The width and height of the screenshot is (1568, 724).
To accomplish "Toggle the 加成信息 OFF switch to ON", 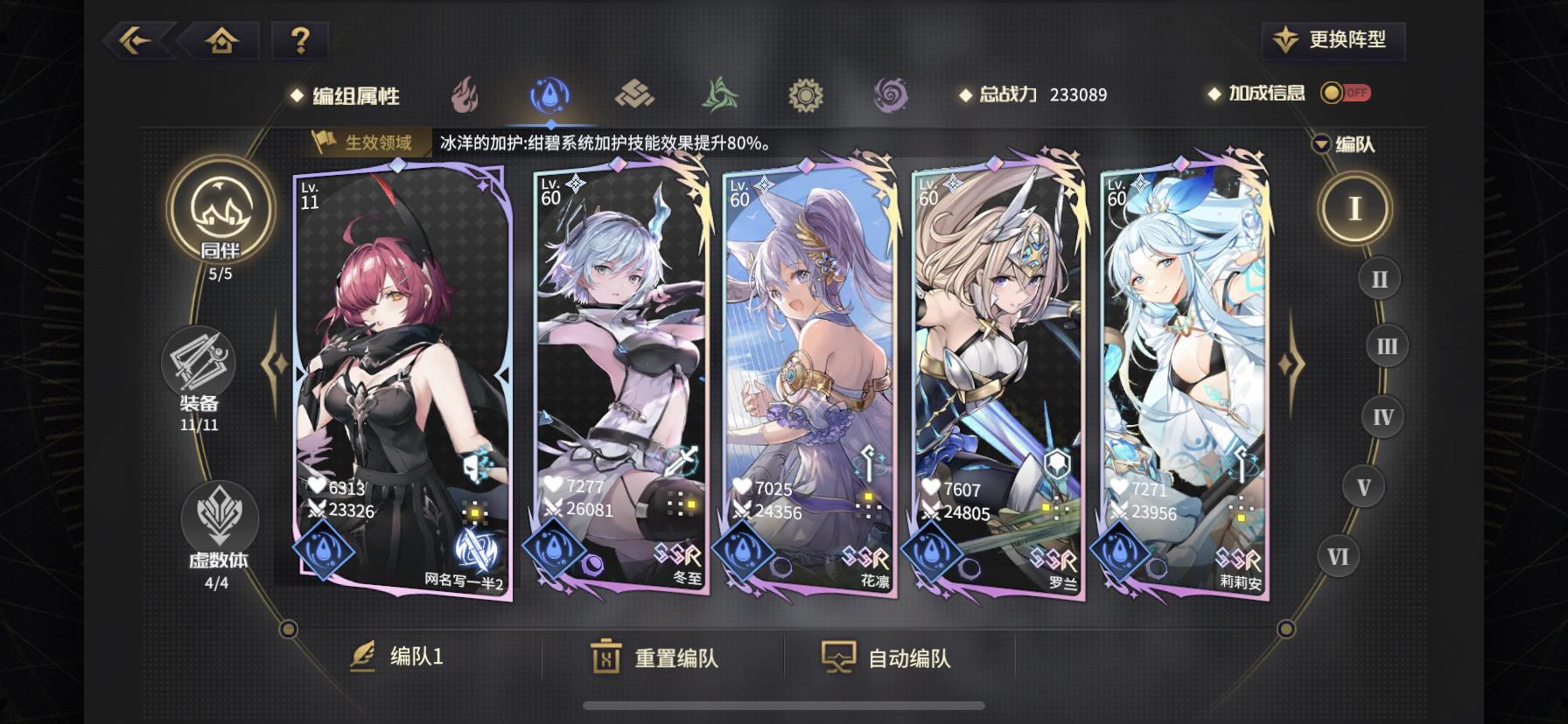I will pos(1347,91).
